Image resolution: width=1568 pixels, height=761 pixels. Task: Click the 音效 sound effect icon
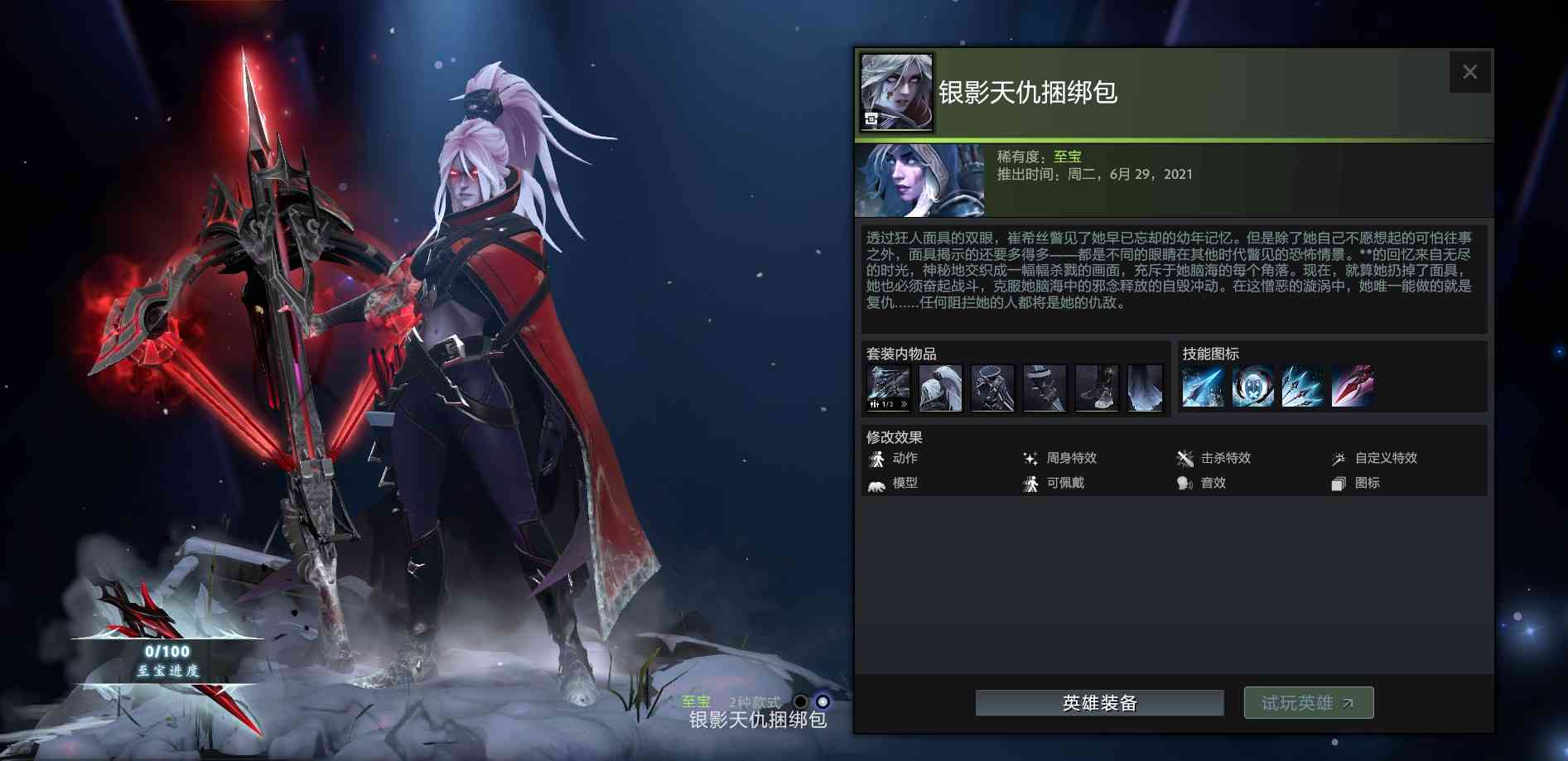click(1184, 483)
